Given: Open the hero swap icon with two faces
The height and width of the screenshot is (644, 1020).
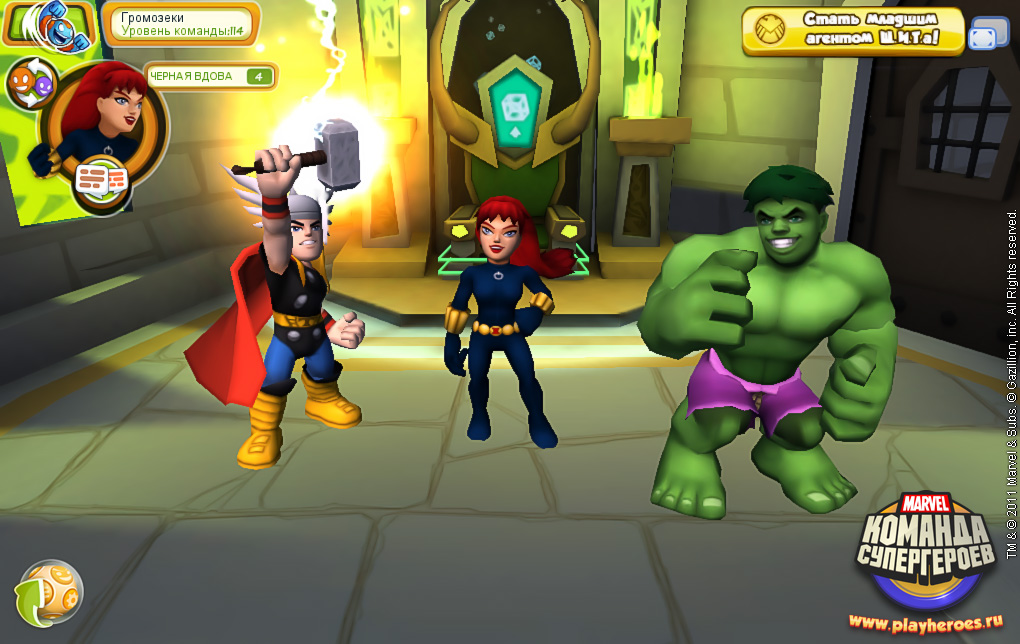Looking at the screenshot, I should (33, 84).
